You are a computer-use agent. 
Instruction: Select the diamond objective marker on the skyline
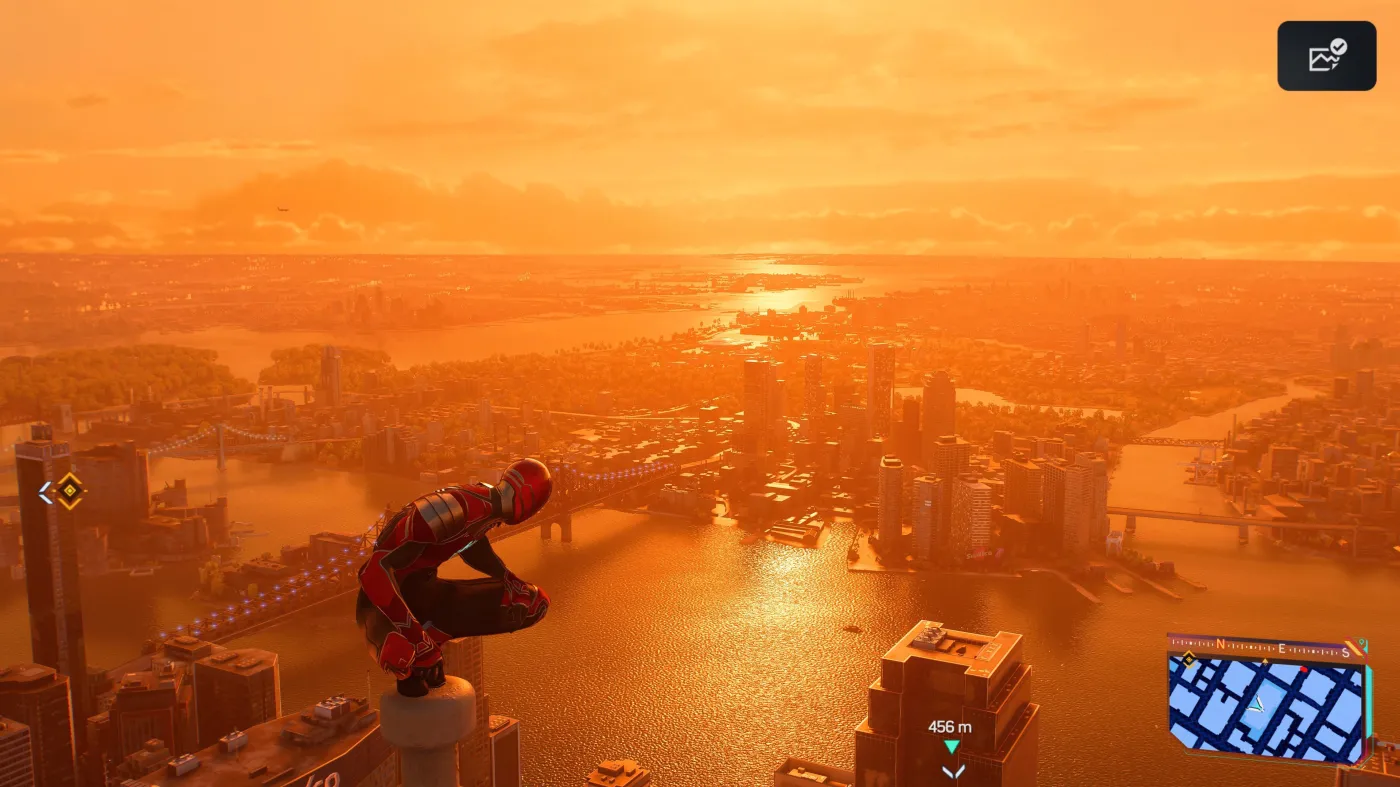point(69,491)
